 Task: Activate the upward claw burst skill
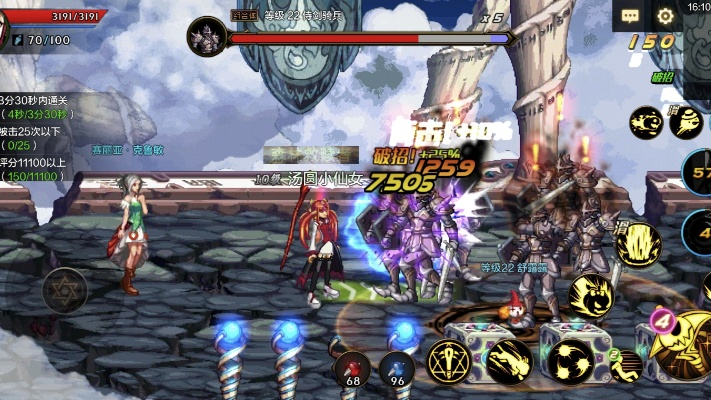638,245
